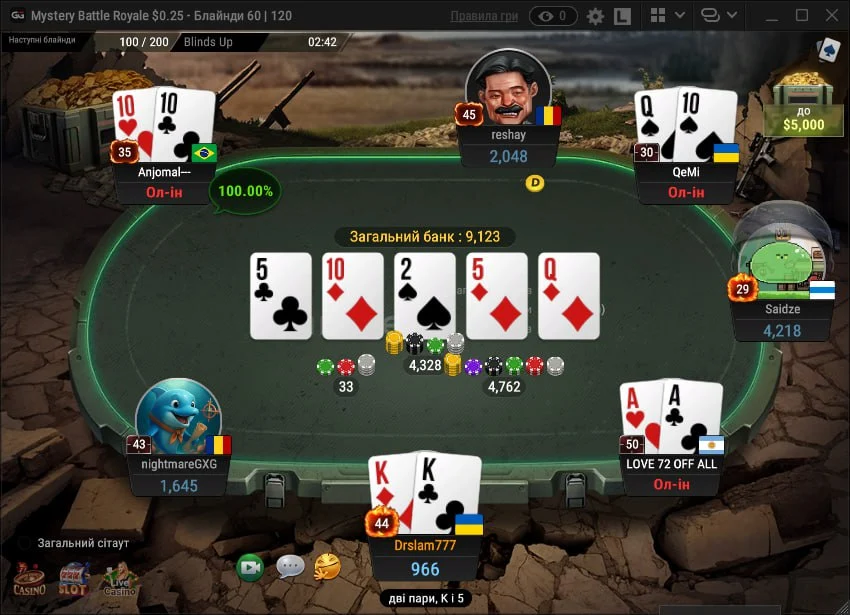Screen dimensions: 850x615
Task: Click the "L" square icon
Action: tap(622, 16)
